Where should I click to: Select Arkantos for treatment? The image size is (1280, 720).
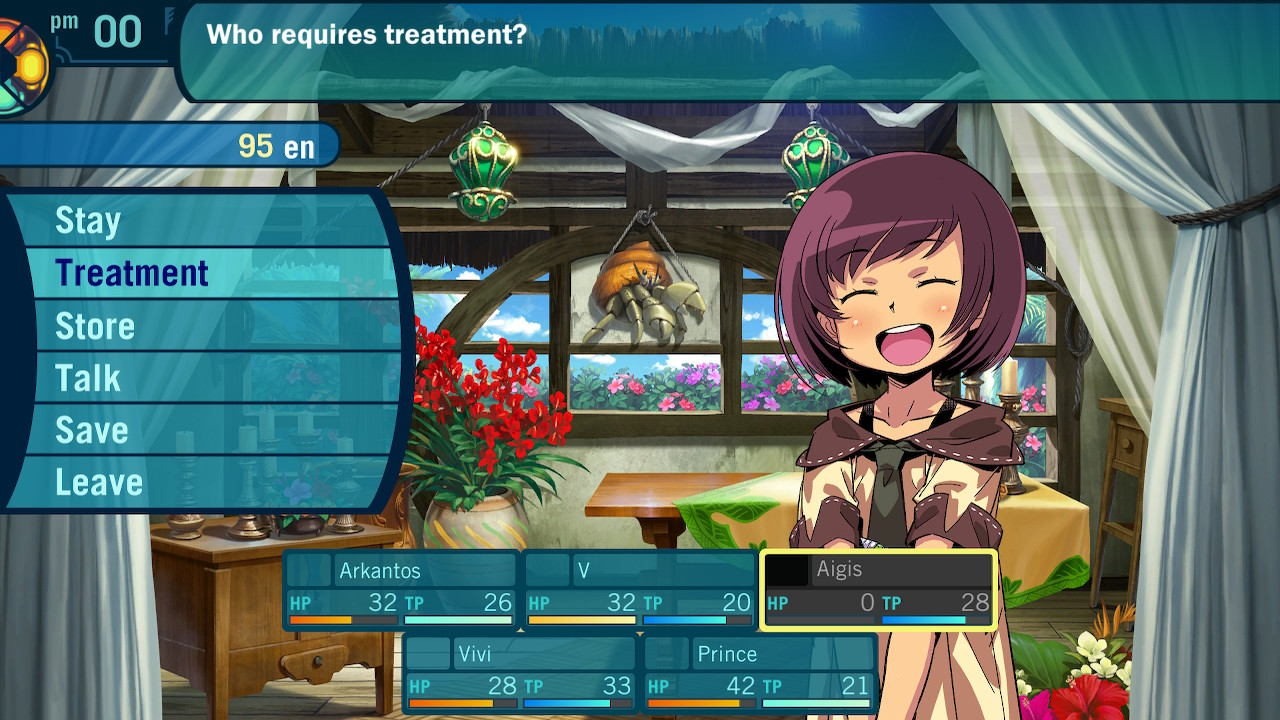[401, 589]
